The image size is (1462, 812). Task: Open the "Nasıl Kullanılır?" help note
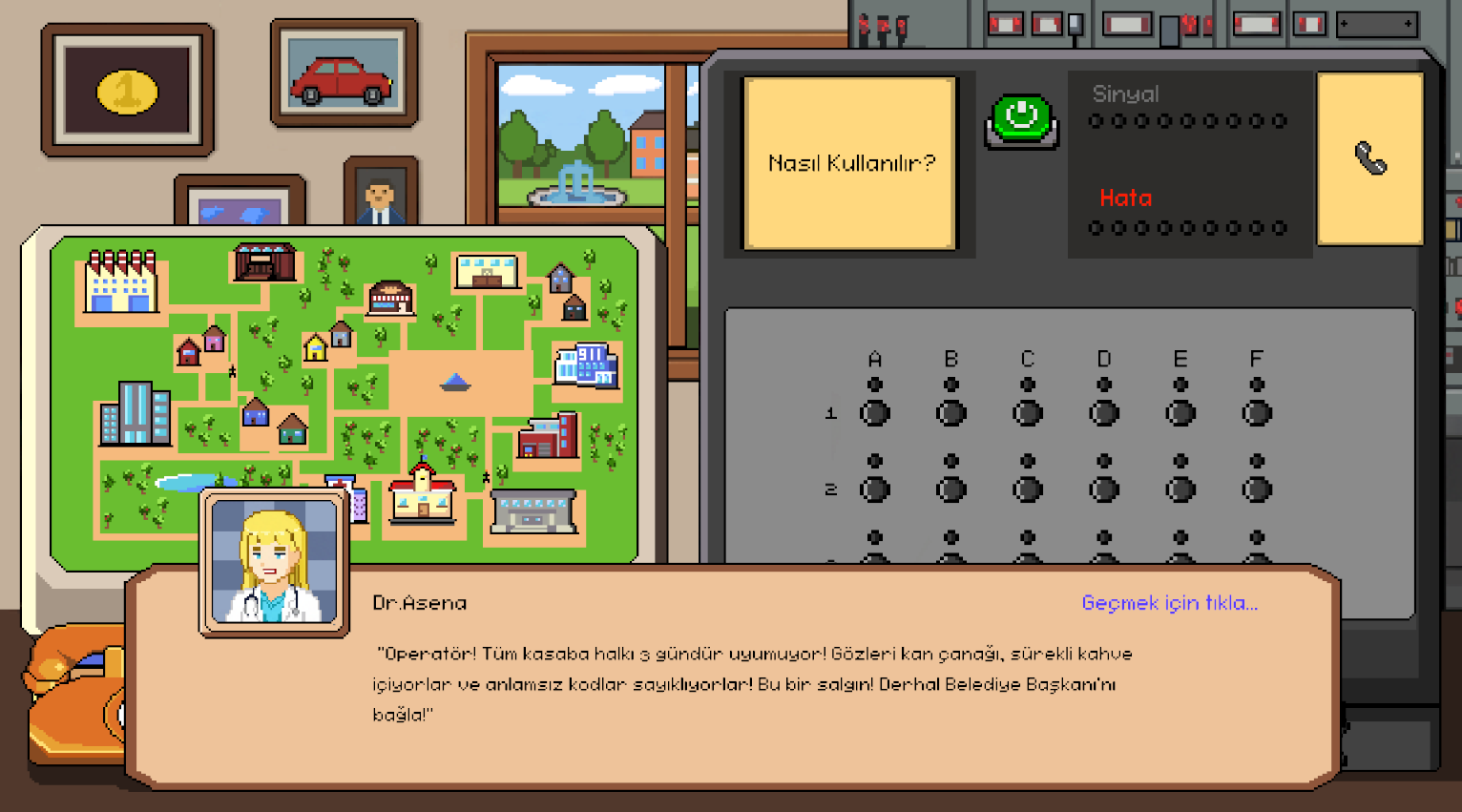(x=849, y=163)
